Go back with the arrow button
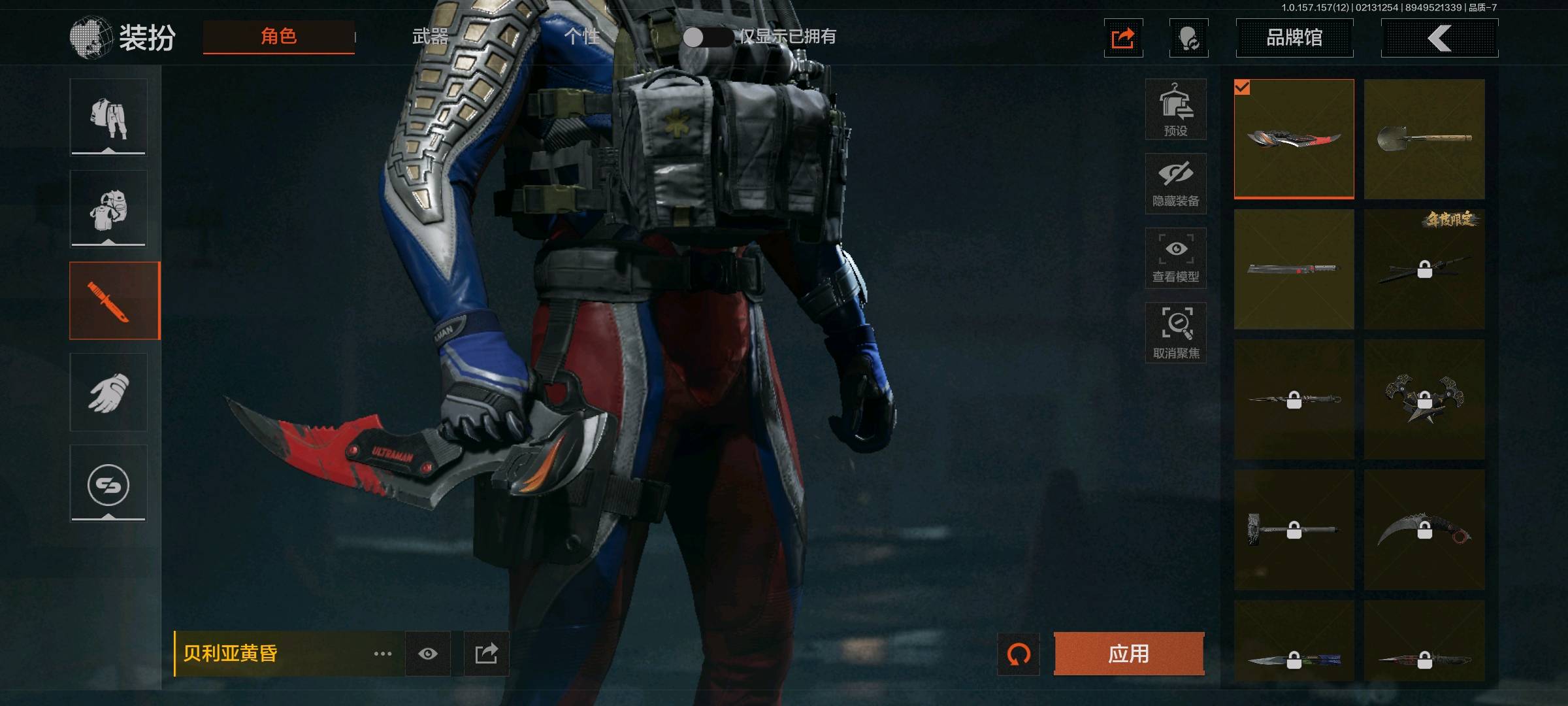 1439,38
